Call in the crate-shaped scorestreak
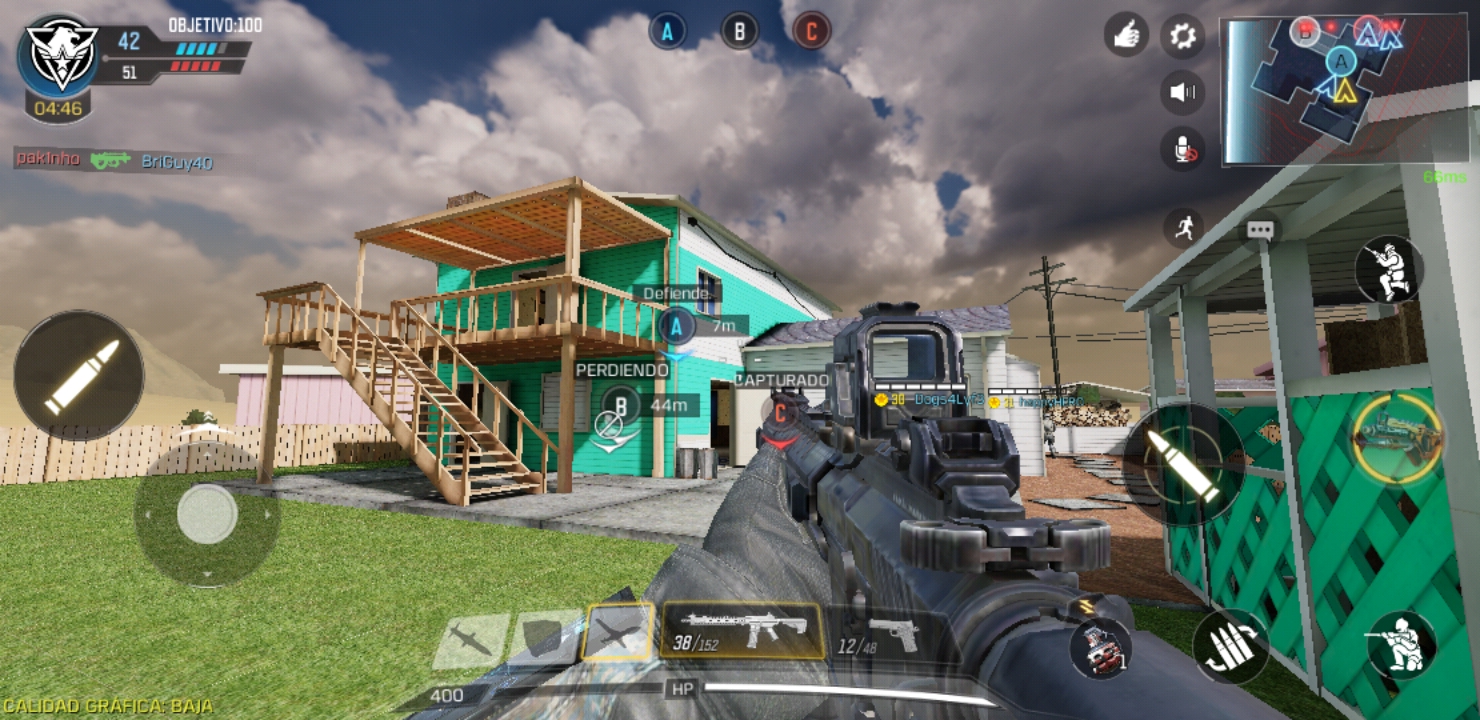Screen dimensions: 1480x720 (x=544, y=638)
